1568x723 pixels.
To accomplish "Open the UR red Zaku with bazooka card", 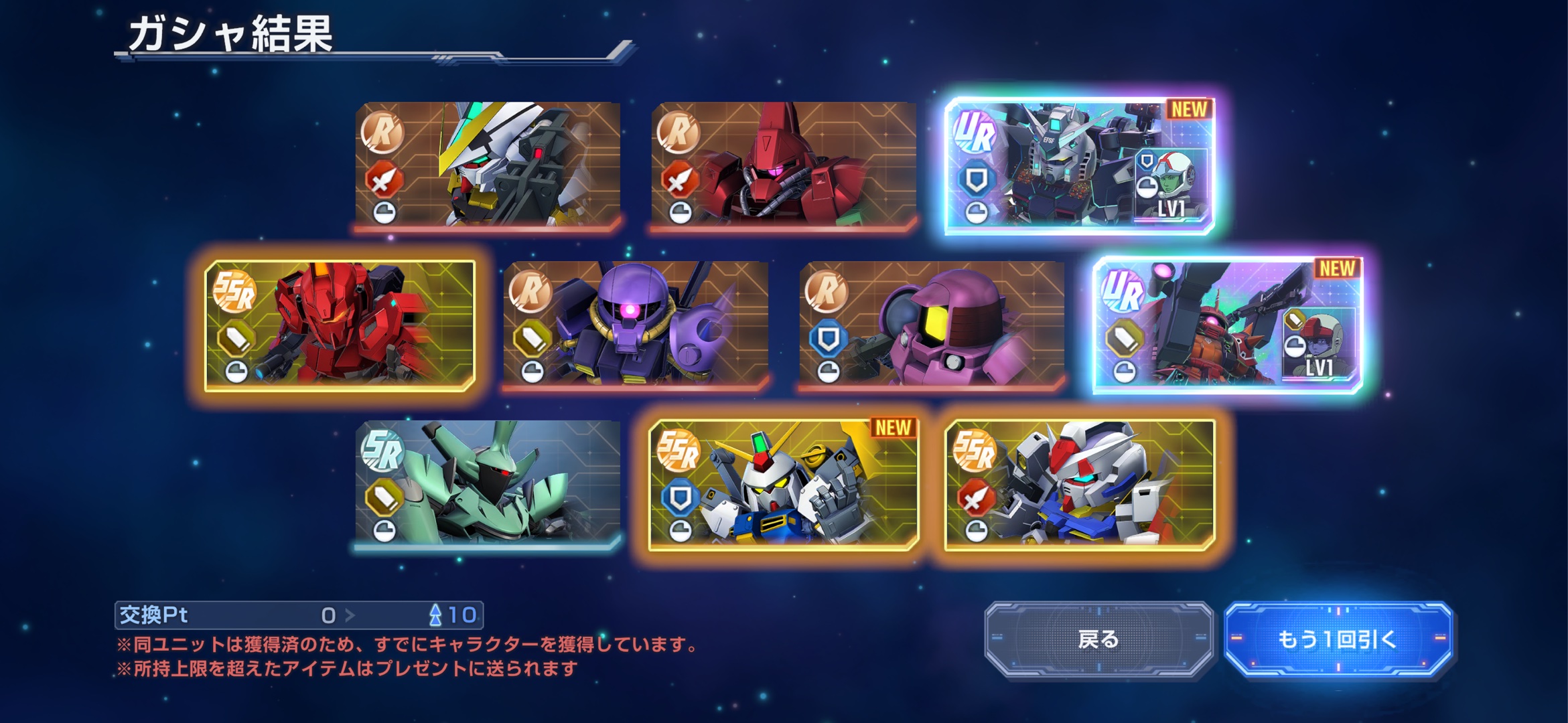I will [x=1227, y=325].
